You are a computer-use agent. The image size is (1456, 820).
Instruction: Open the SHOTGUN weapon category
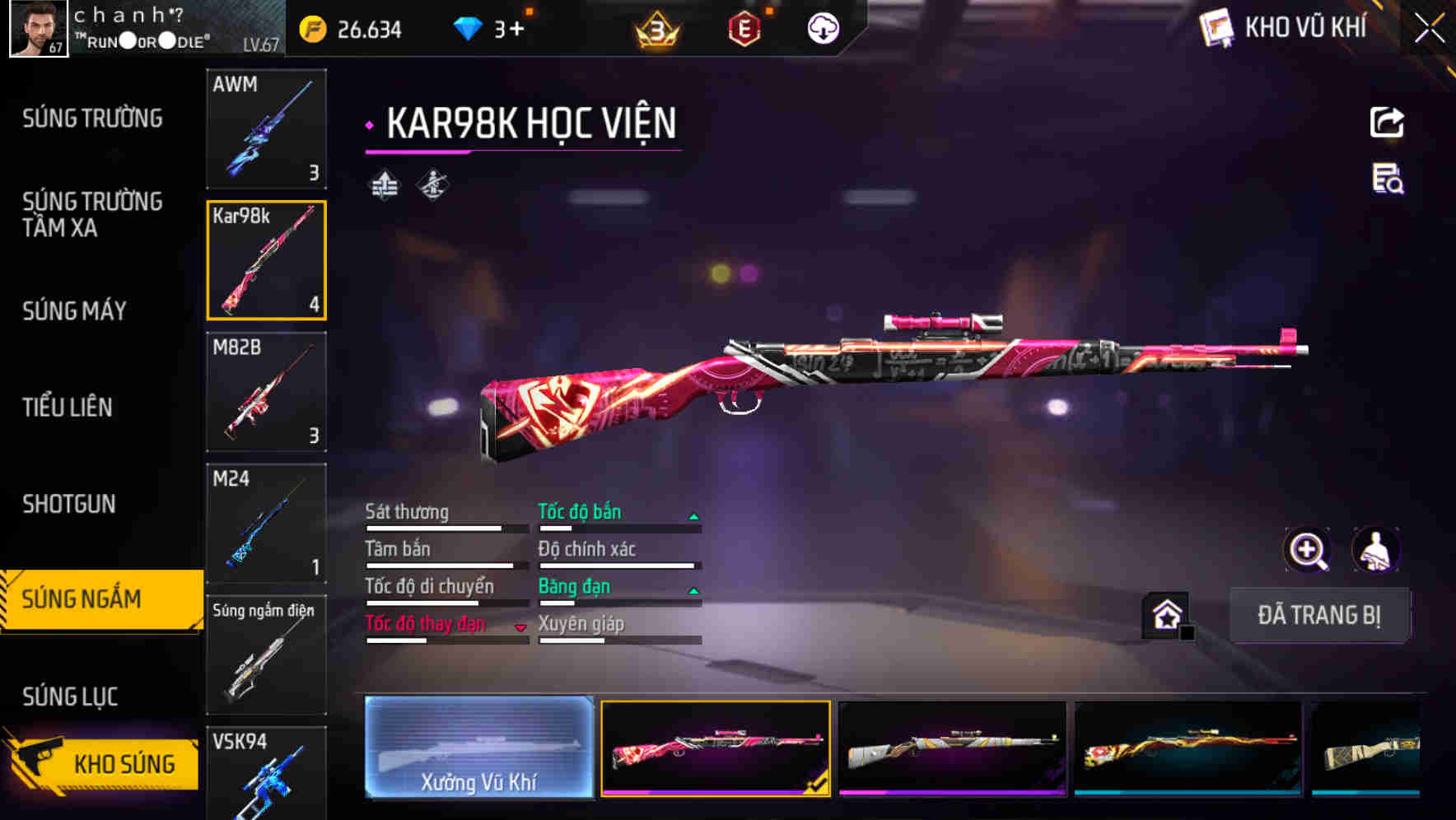(x=69, y=503)
